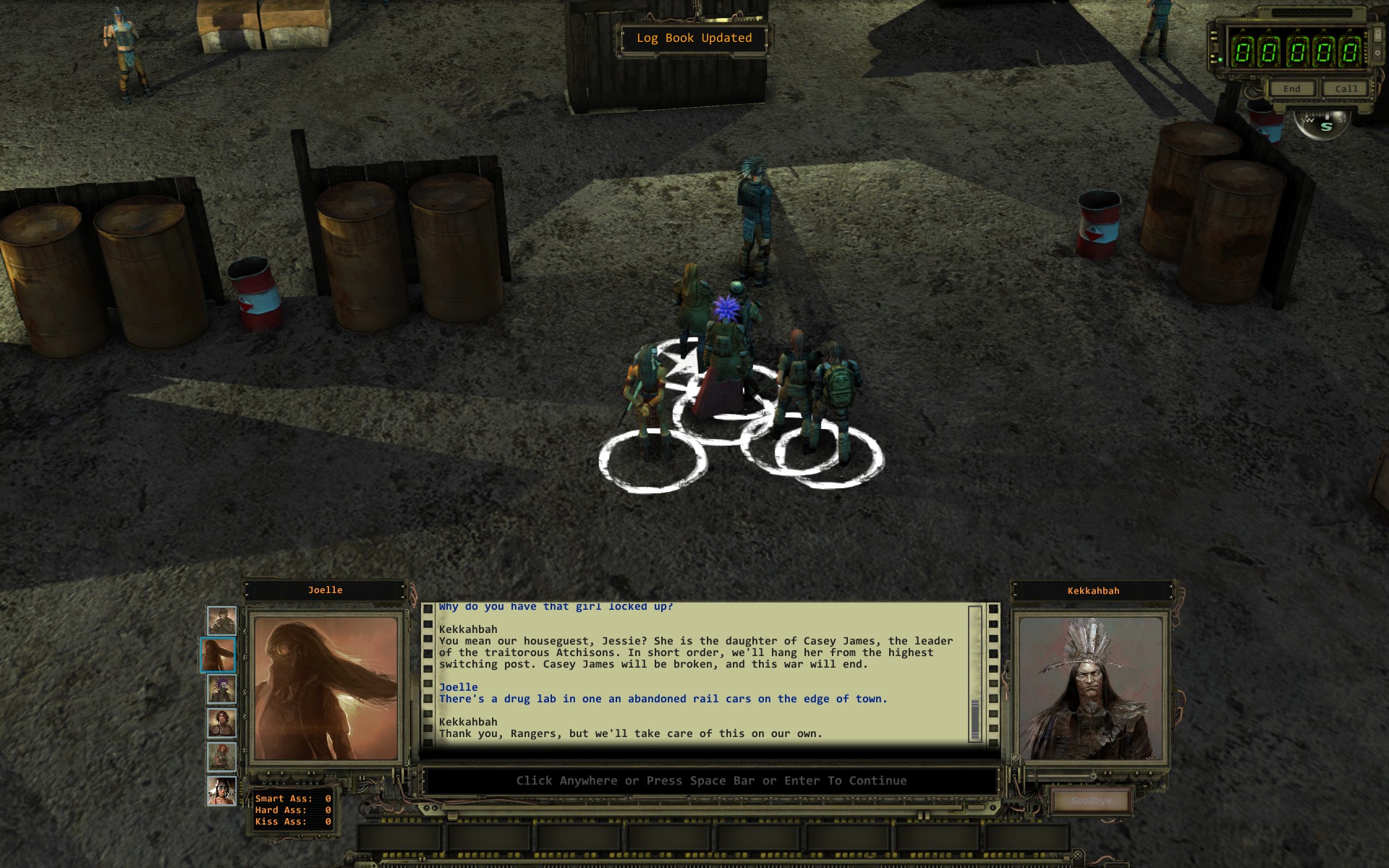Screen dimensions: 1389x868
Task: Select the soldier portrait at top of party list
Action: point(221,621)
